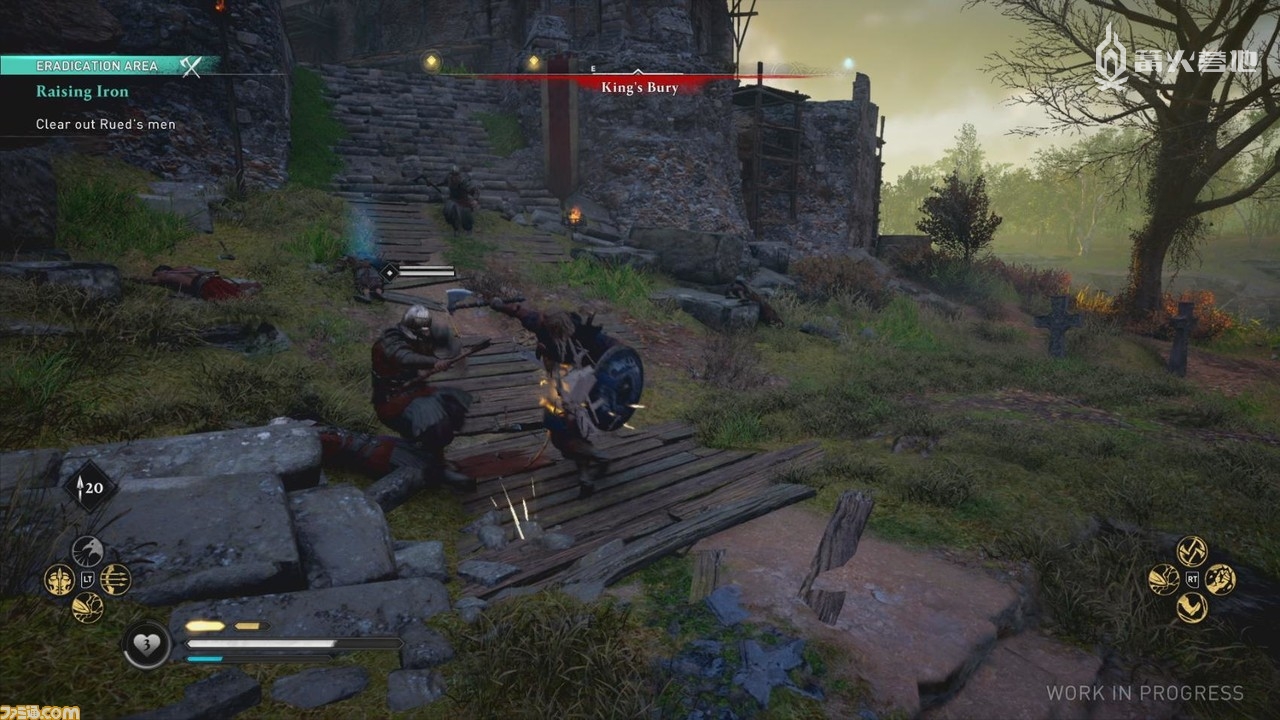Select the King's Bury compass location label
The image size is (1280, 720).
coord(640,88)
